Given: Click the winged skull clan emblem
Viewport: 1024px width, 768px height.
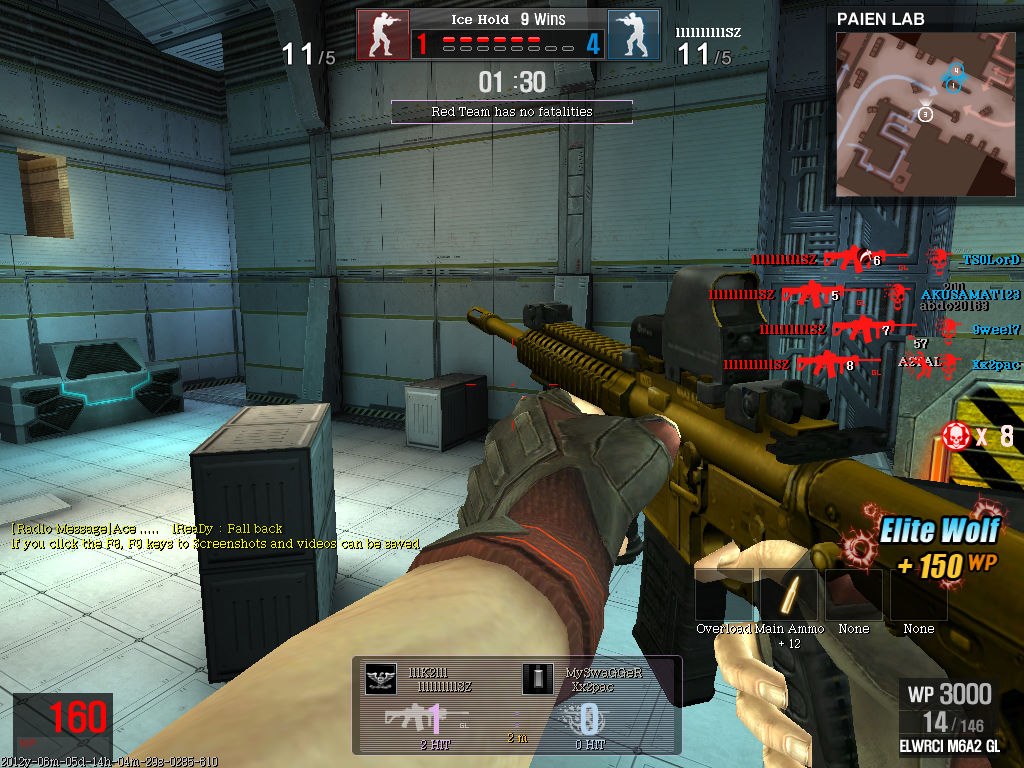Looking at the screenshot, I should [x=380, y=679].
